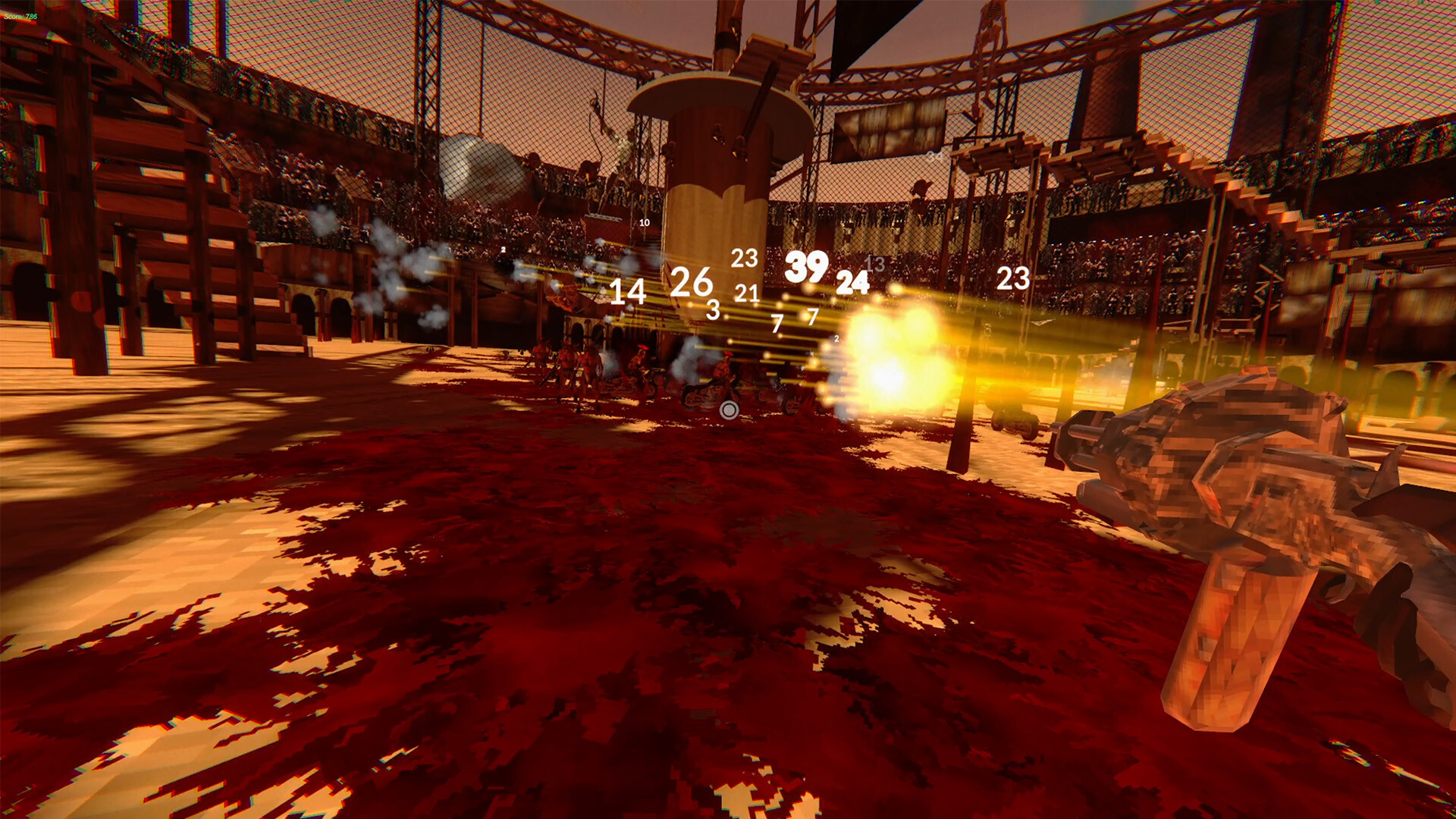Select the 24 damage number beside the 39
Screen dimensions: 1456x819
pos(853,284)
